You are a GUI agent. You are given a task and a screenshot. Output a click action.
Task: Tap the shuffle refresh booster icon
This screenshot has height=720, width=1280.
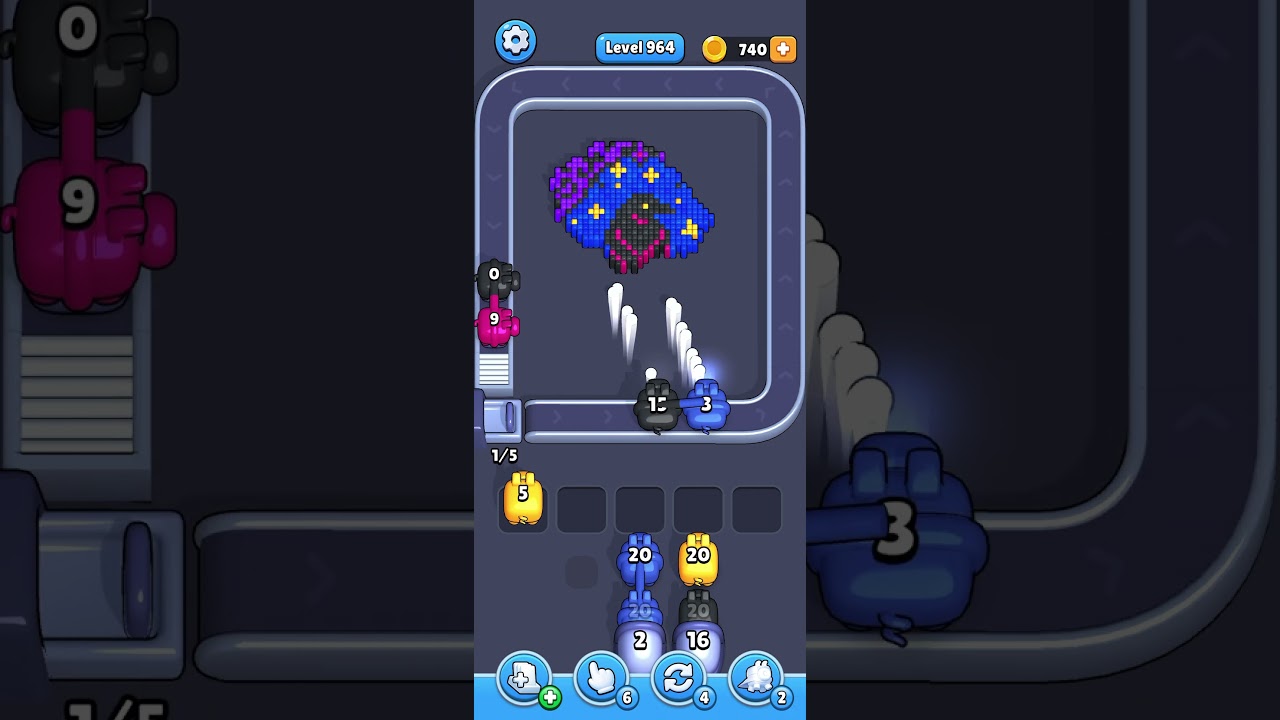[678, 678]
